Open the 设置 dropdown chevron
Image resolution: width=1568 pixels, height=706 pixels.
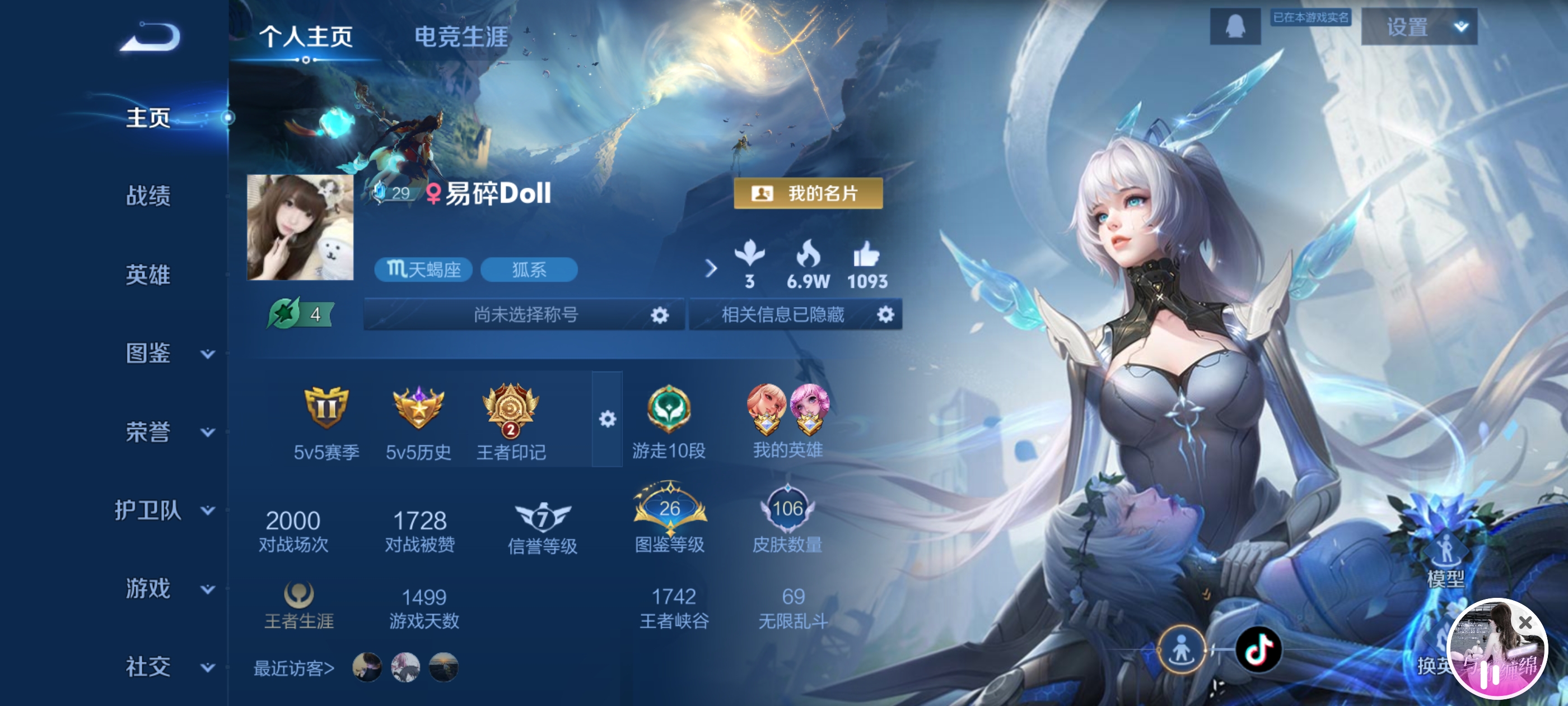(1460, 27)
